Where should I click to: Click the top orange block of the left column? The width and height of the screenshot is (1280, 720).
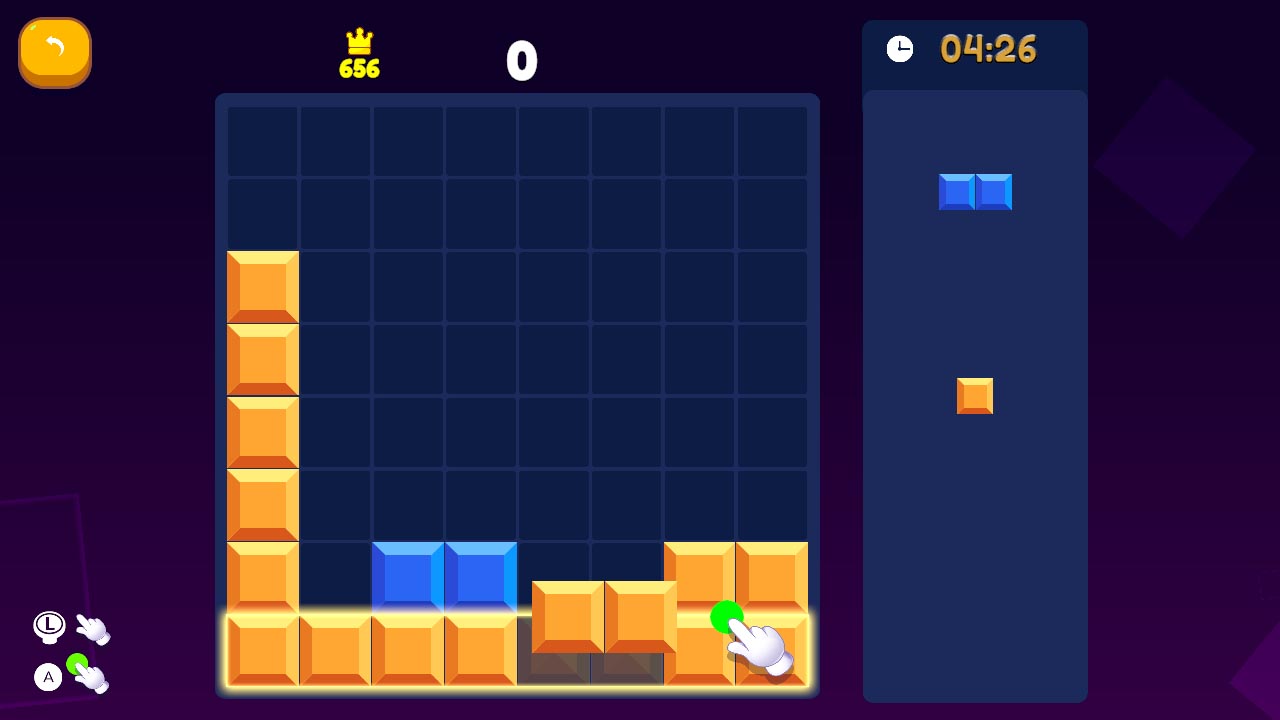pyautogui.click(x=262, y=287)
